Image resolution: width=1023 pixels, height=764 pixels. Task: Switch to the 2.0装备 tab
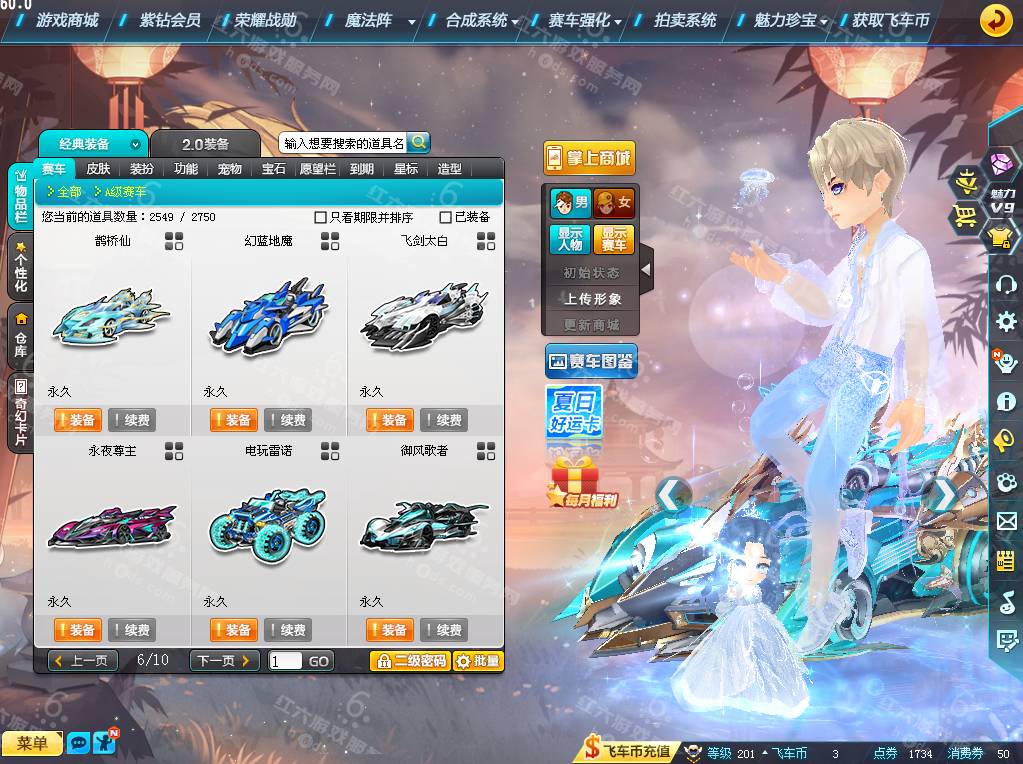pos(205,144)
